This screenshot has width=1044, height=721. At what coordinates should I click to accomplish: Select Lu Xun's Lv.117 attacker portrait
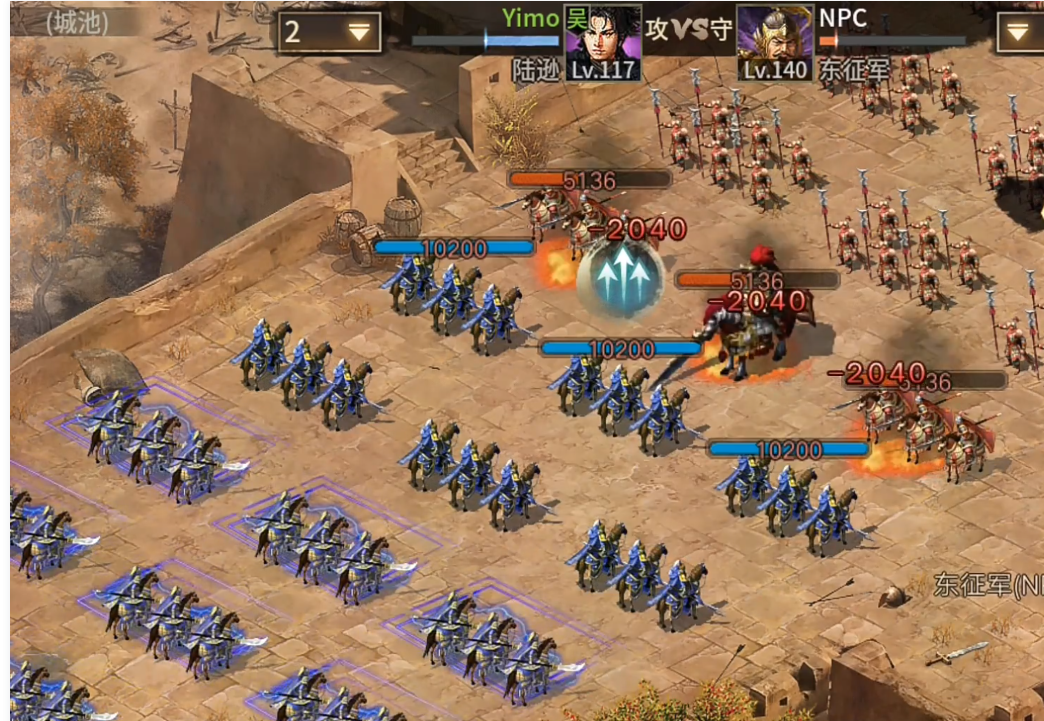pyautogui.click(x=603, y=42)
